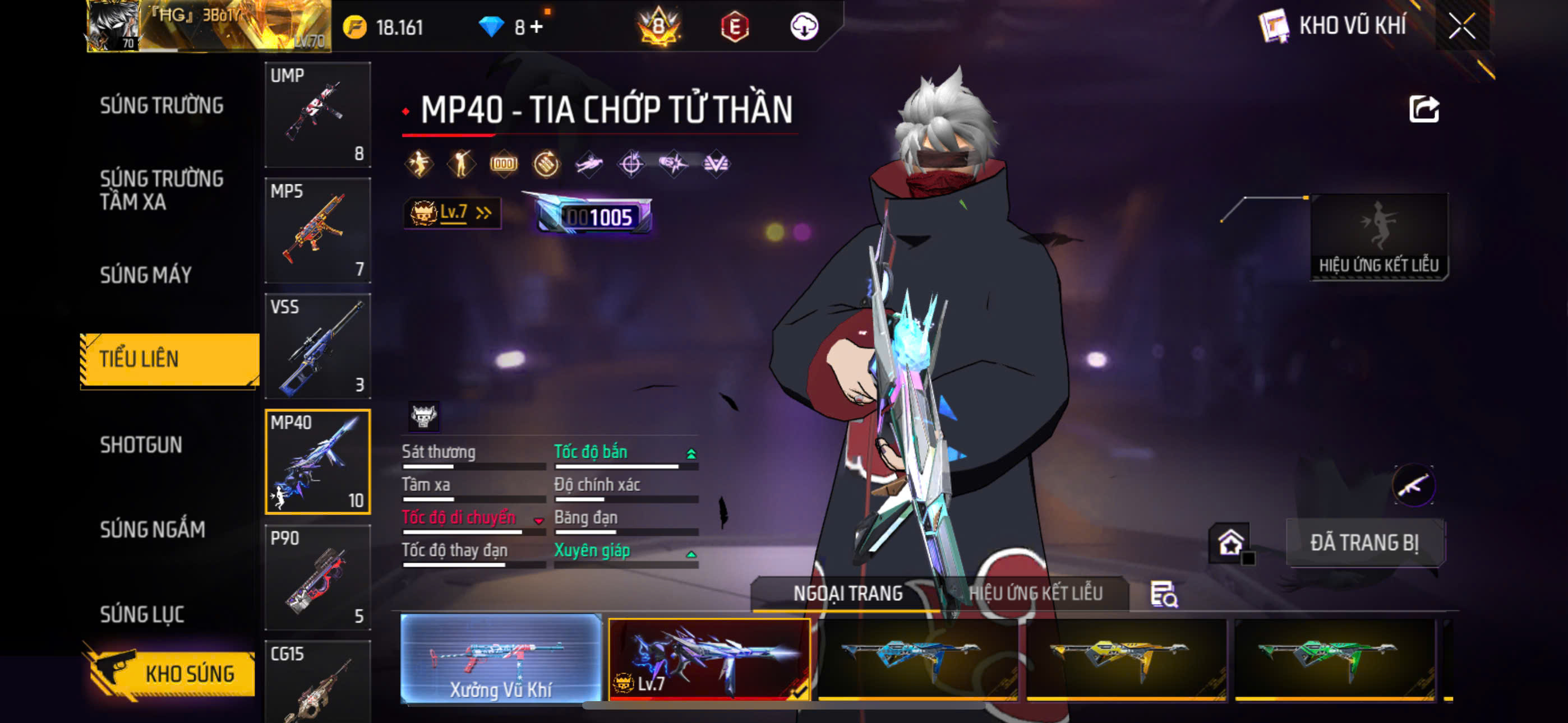This screenshot has height=723, width=1568.
Task: Open the Súng Trường Tầm Xa category
Action: tap(162, 190)
